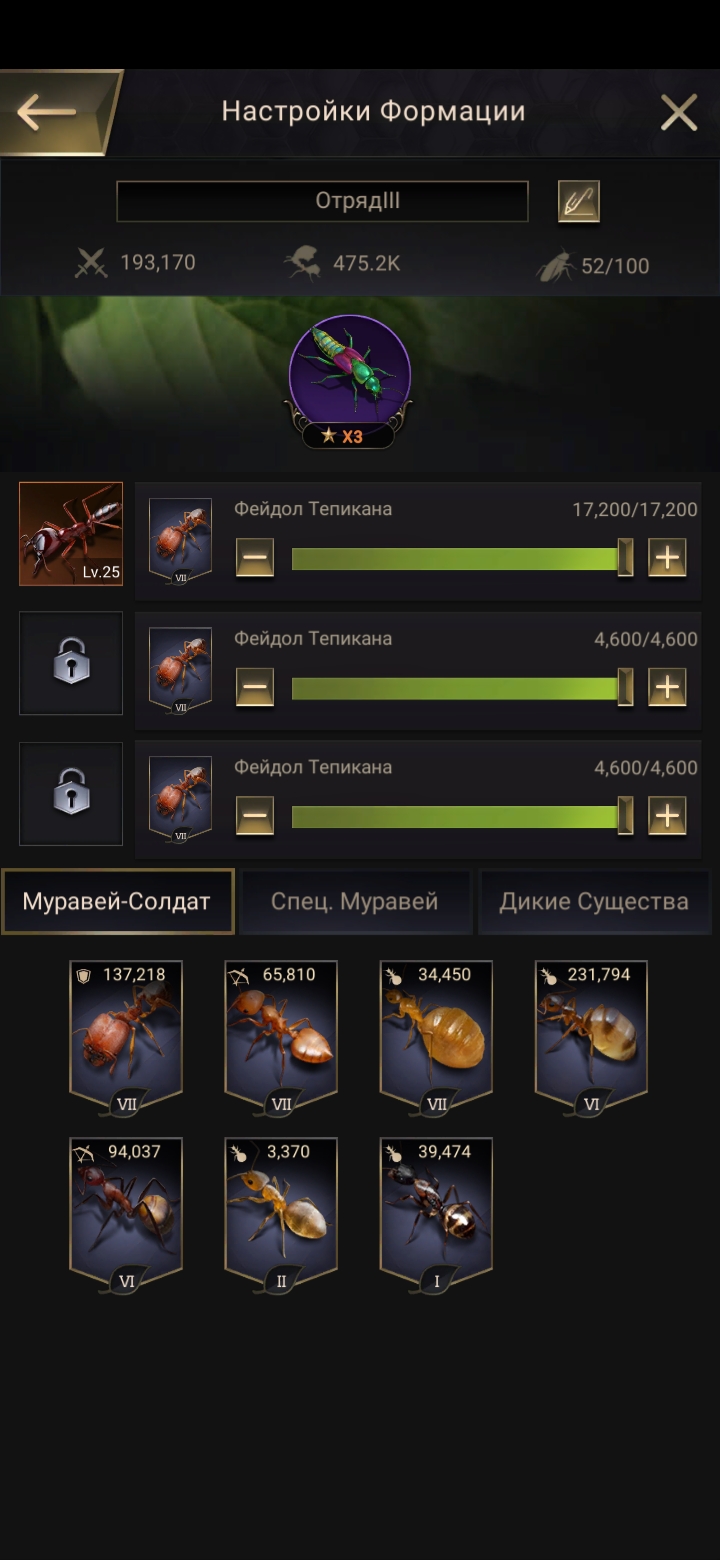
Task: Select the Lv.25 red ant slot
Action: (71, 534)
